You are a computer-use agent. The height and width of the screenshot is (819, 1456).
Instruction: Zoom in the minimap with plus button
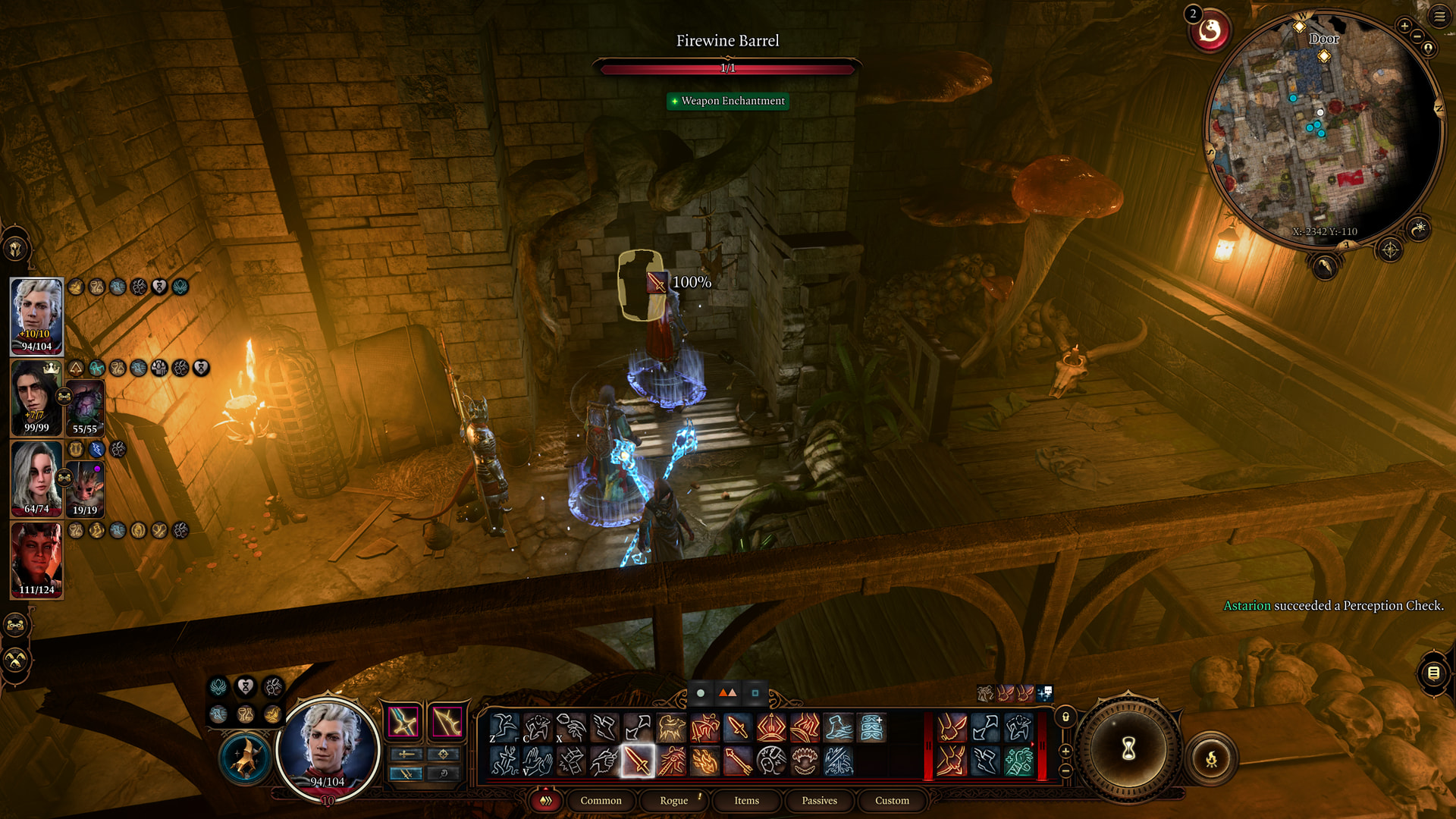(x=1404, y=26)
